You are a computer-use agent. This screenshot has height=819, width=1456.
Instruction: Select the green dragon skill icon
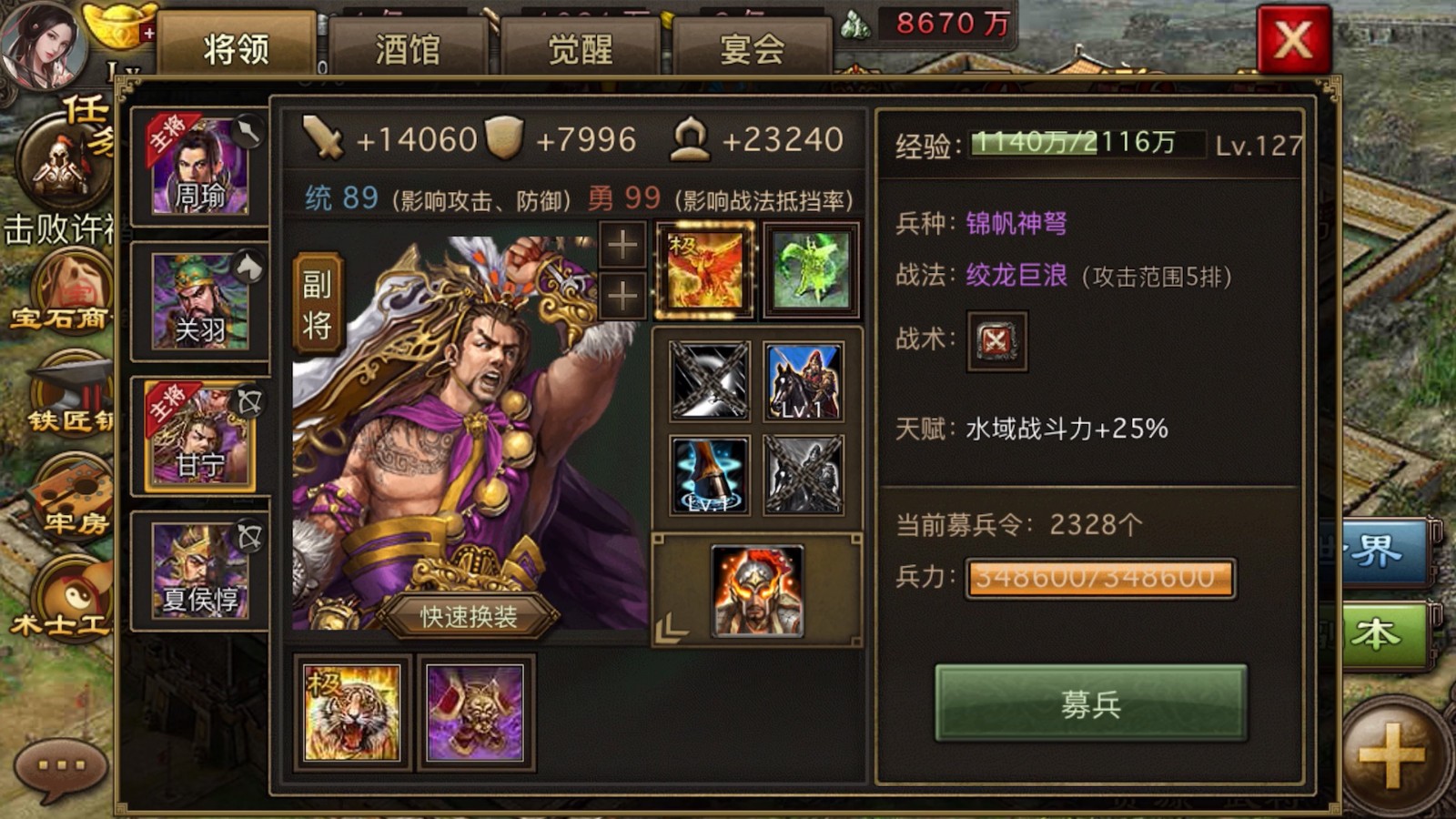click(x=808, y=268)
